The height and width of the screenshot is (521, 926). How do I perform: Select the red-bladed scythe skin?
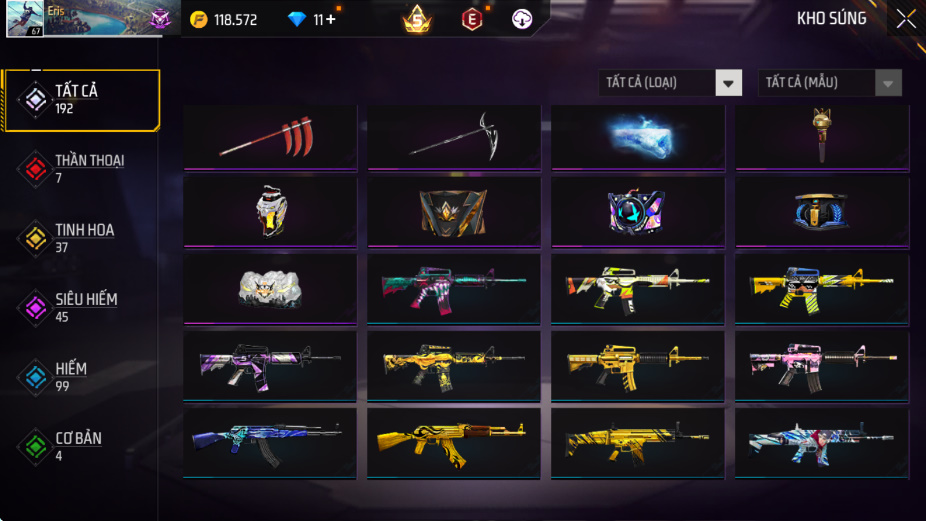pos(270,137)
